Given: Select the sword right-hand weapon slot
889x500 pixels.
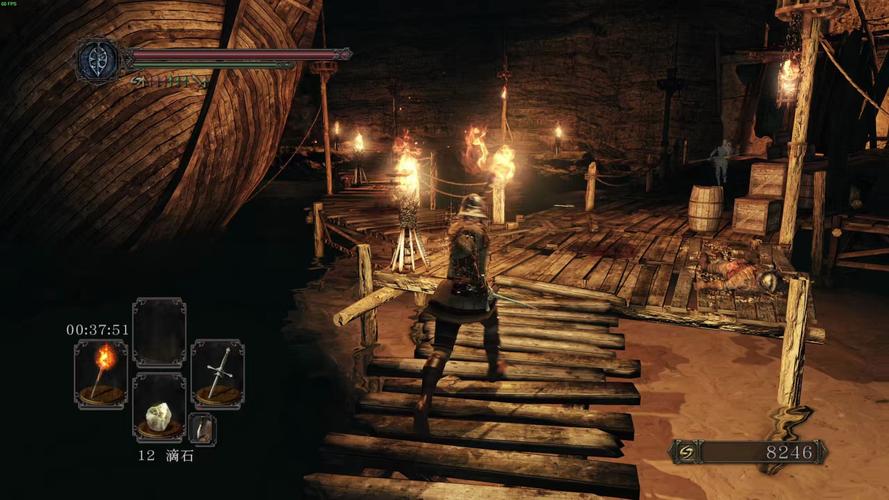Looking at the screenshot, I should click(x=217, y=373).
